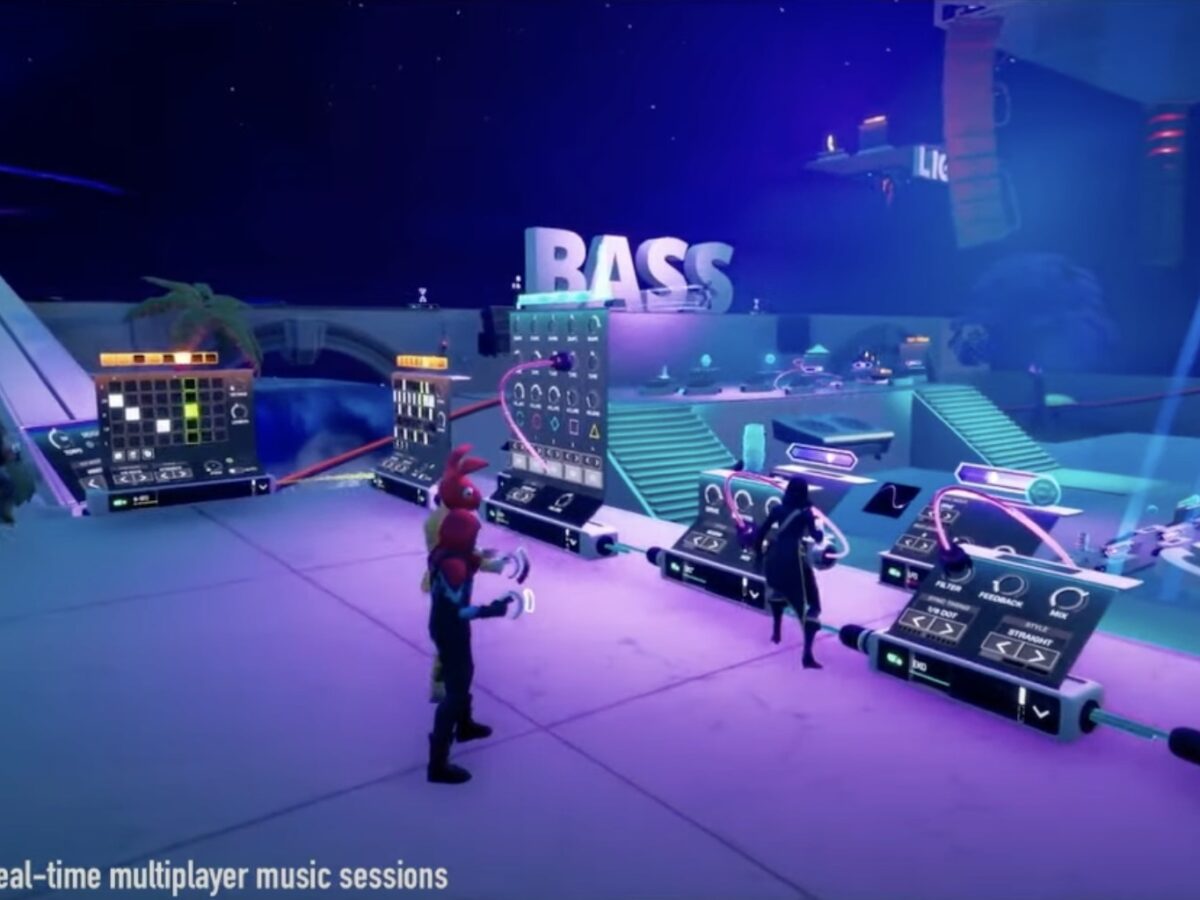Toggle power on the grid sequencer module

[x=120, y=502]
